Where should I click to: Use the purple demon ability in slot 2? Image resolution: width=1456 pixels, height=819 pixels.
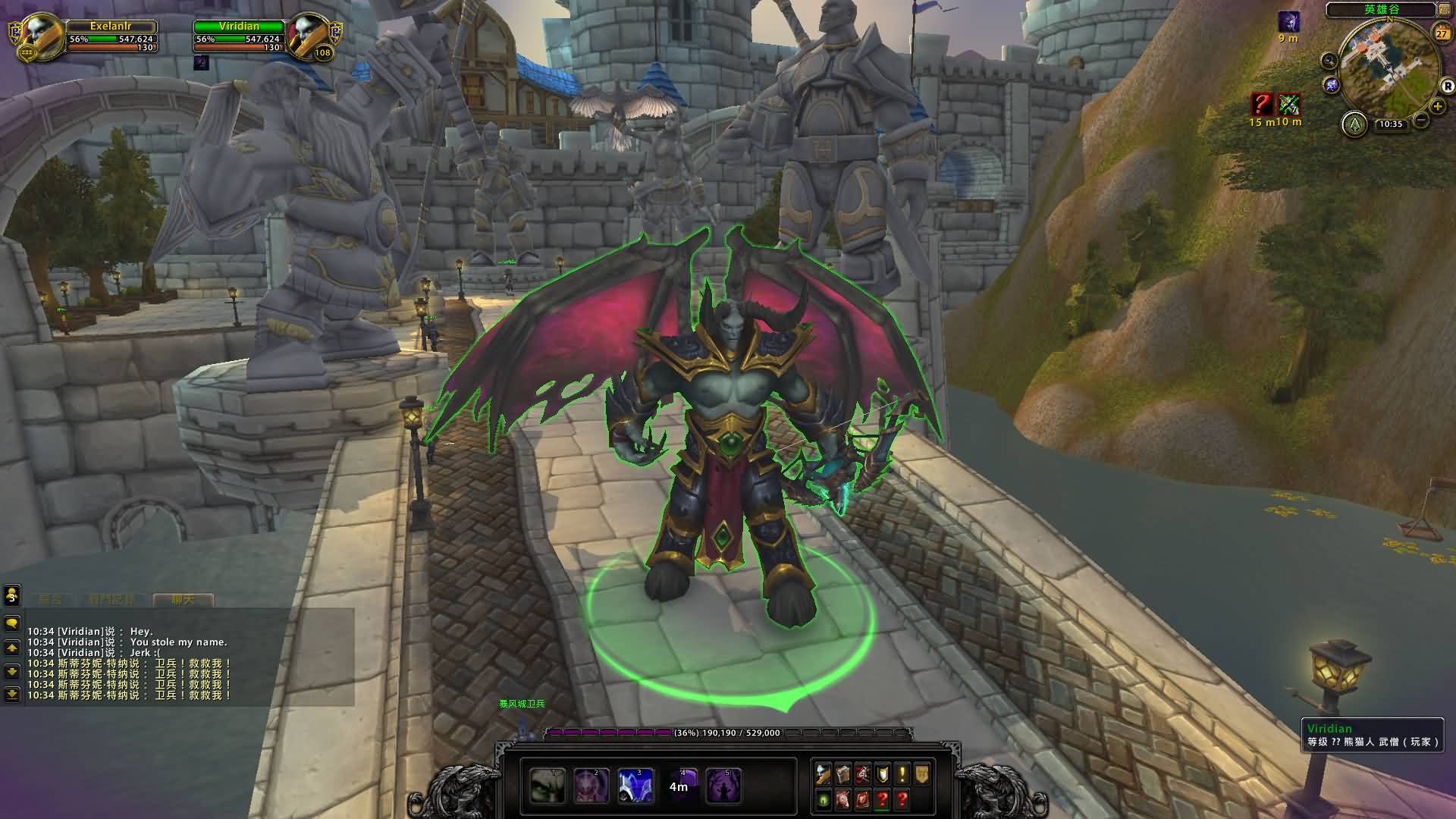(x=591, y=786)
